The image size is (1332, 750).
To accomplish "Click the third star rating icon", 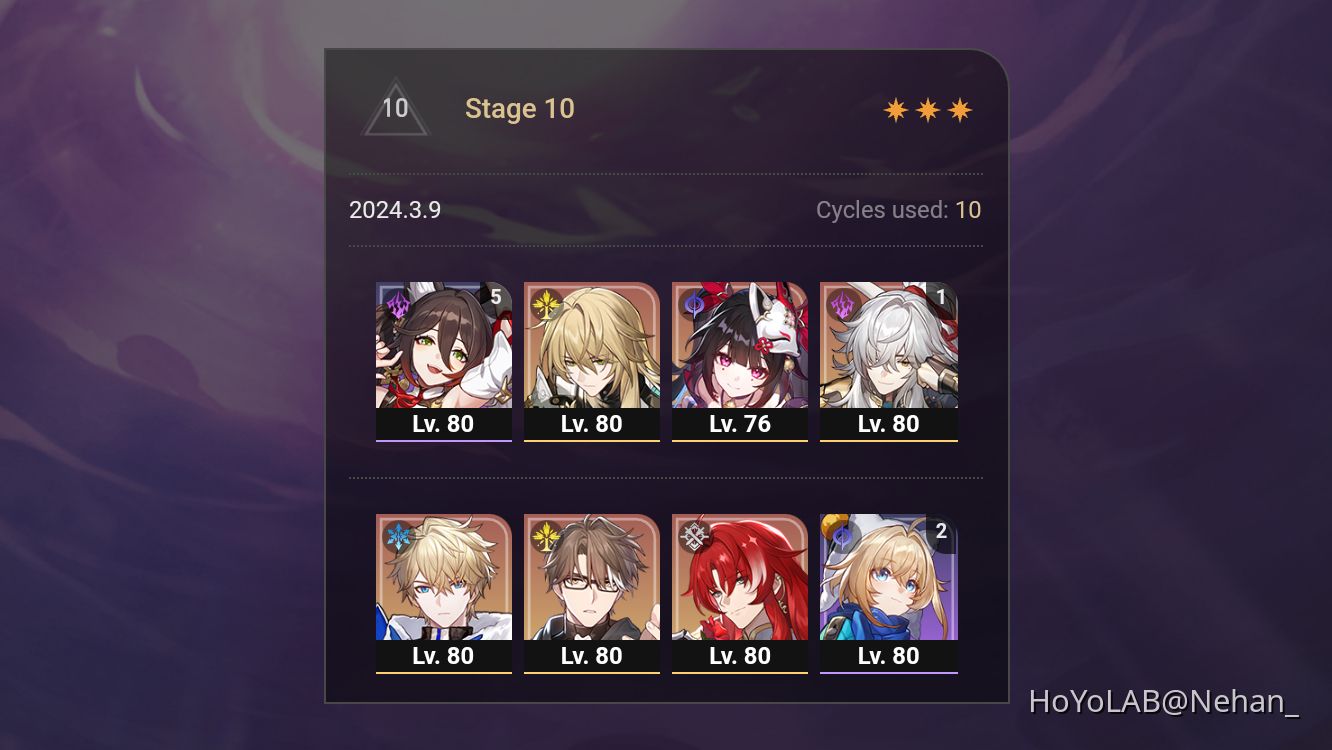I will (958, 108).
